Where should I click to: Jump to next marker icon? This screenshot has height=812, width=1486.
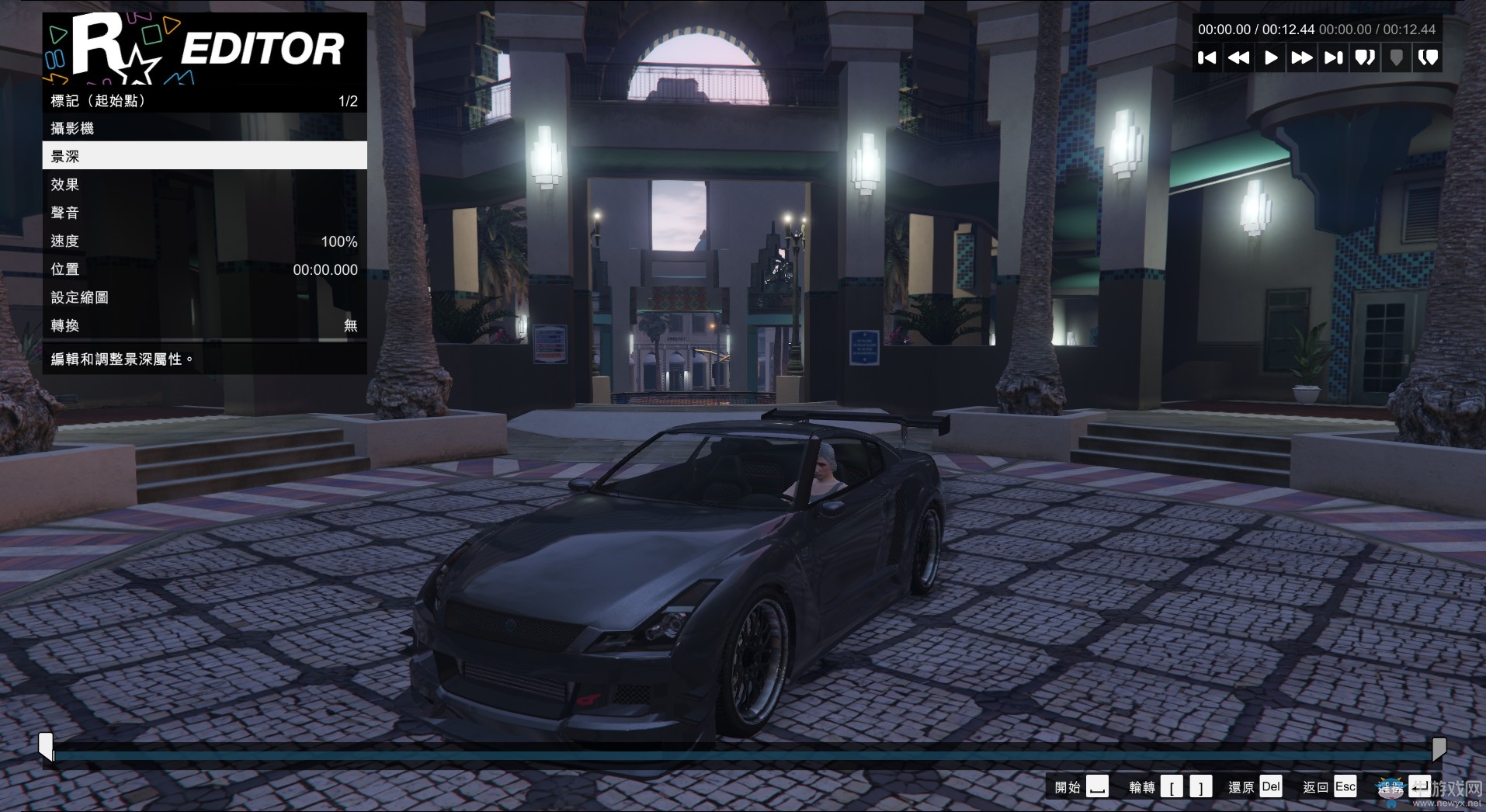click(1429, 57)
